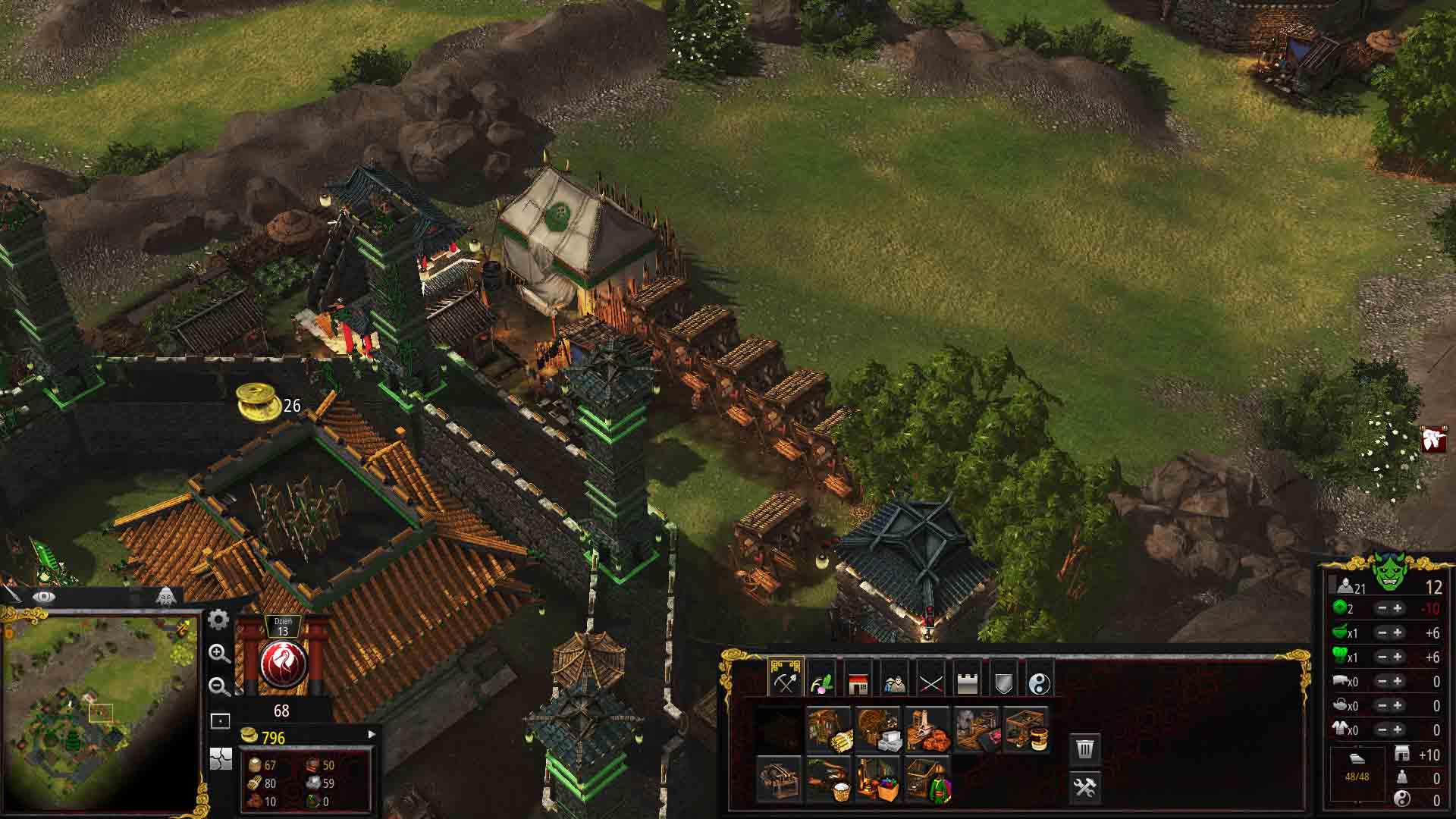Open the town buildings tab with the house
The image size is (1456, 819).
tap(858, 682)
